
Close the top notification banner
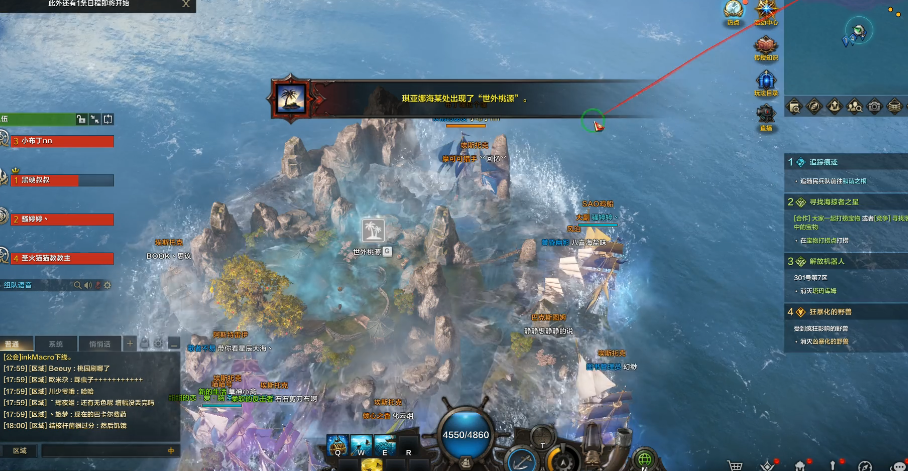pyautogui.click(x=187, y=4)
